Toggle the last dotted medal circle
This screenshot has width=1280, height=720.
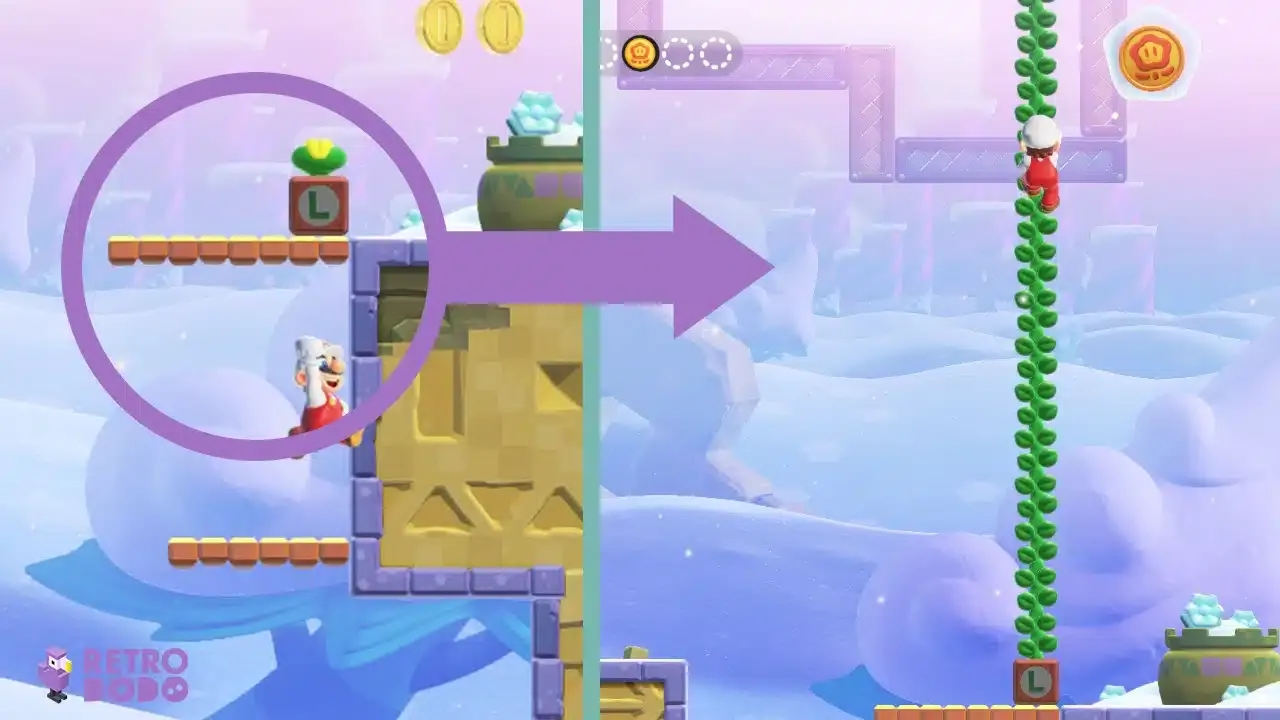tap(717, 50)
